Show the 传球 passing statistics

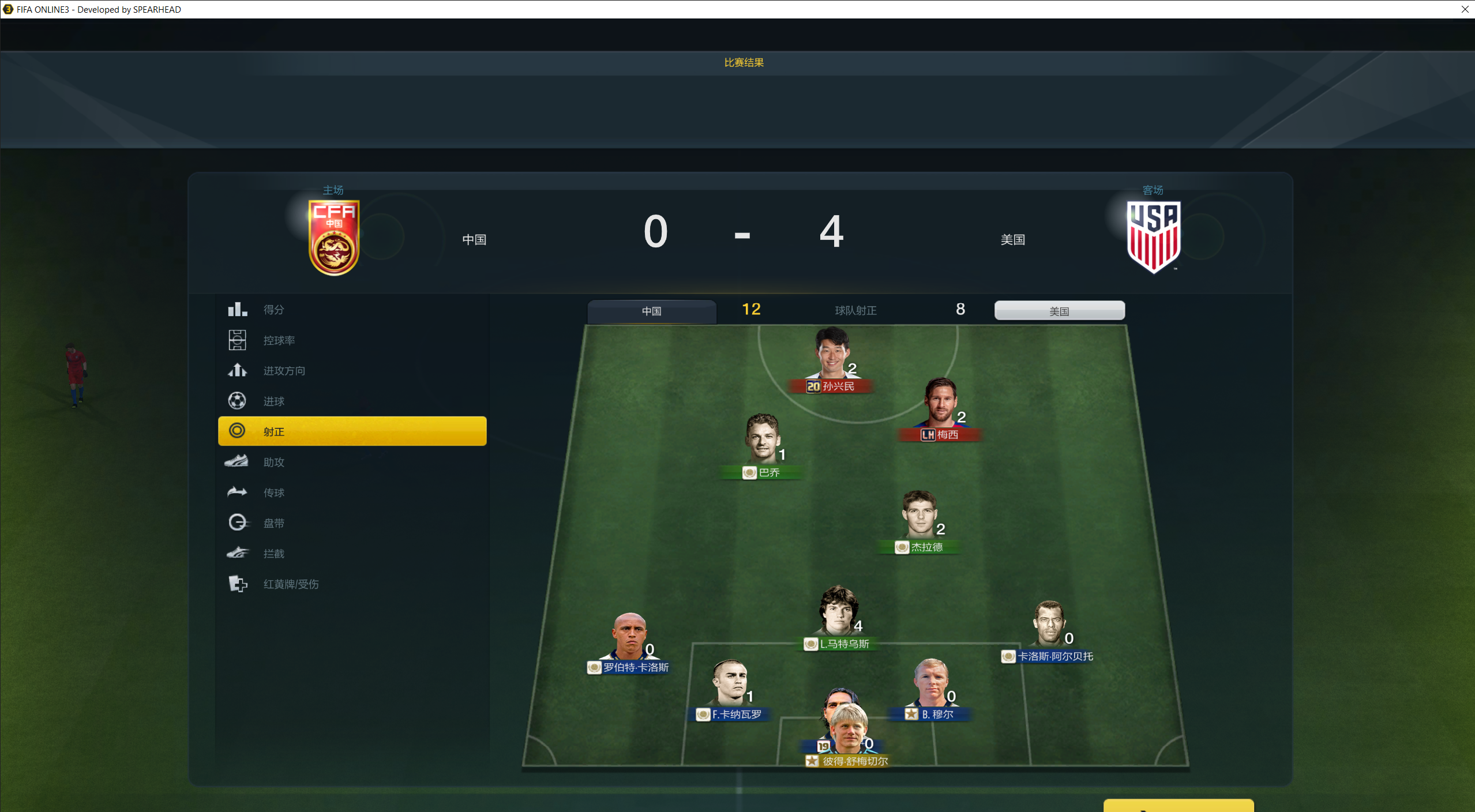coord(274,493)
